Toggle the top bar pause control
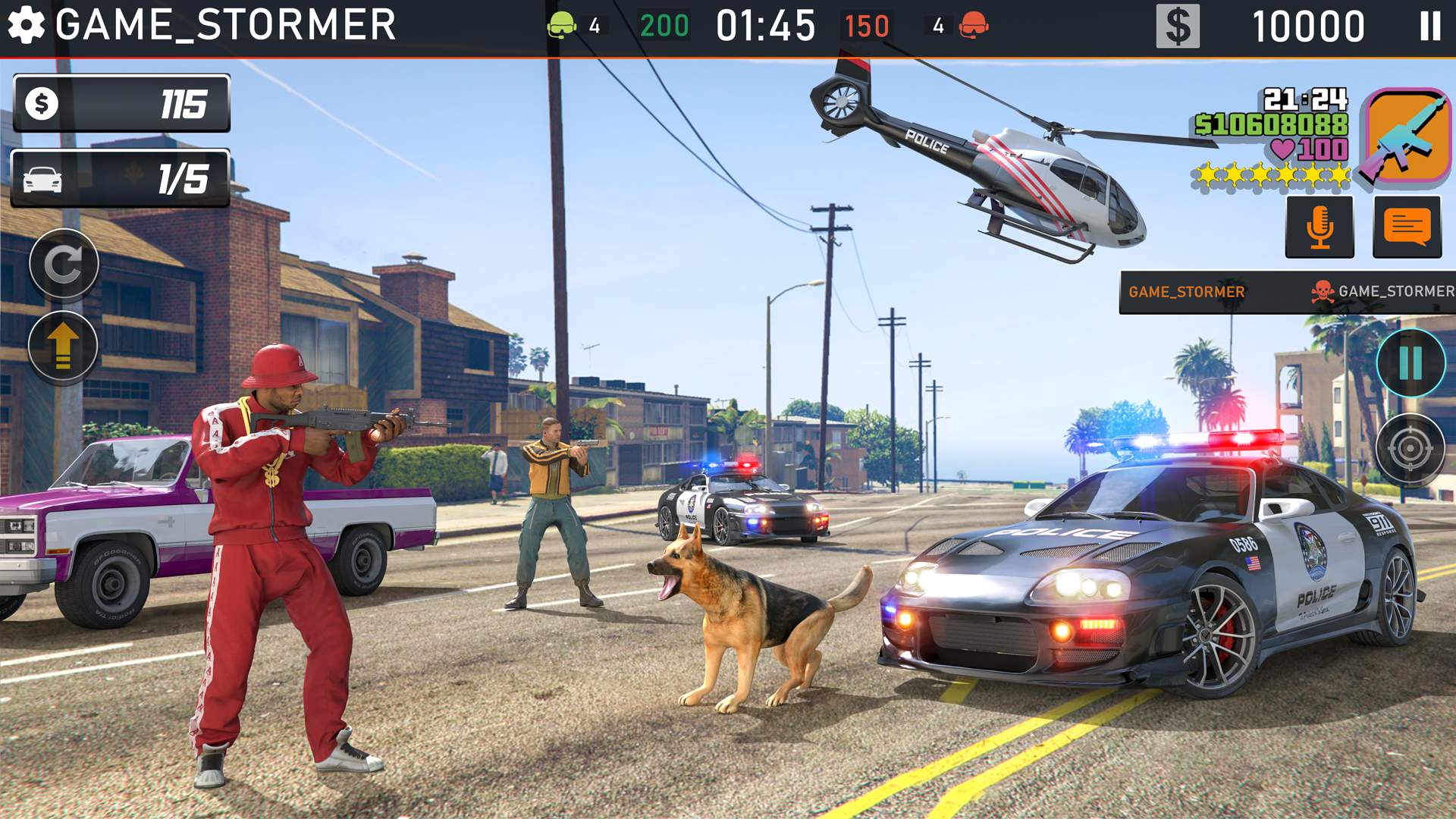The image size is (1456, 819). point(1432,24)
